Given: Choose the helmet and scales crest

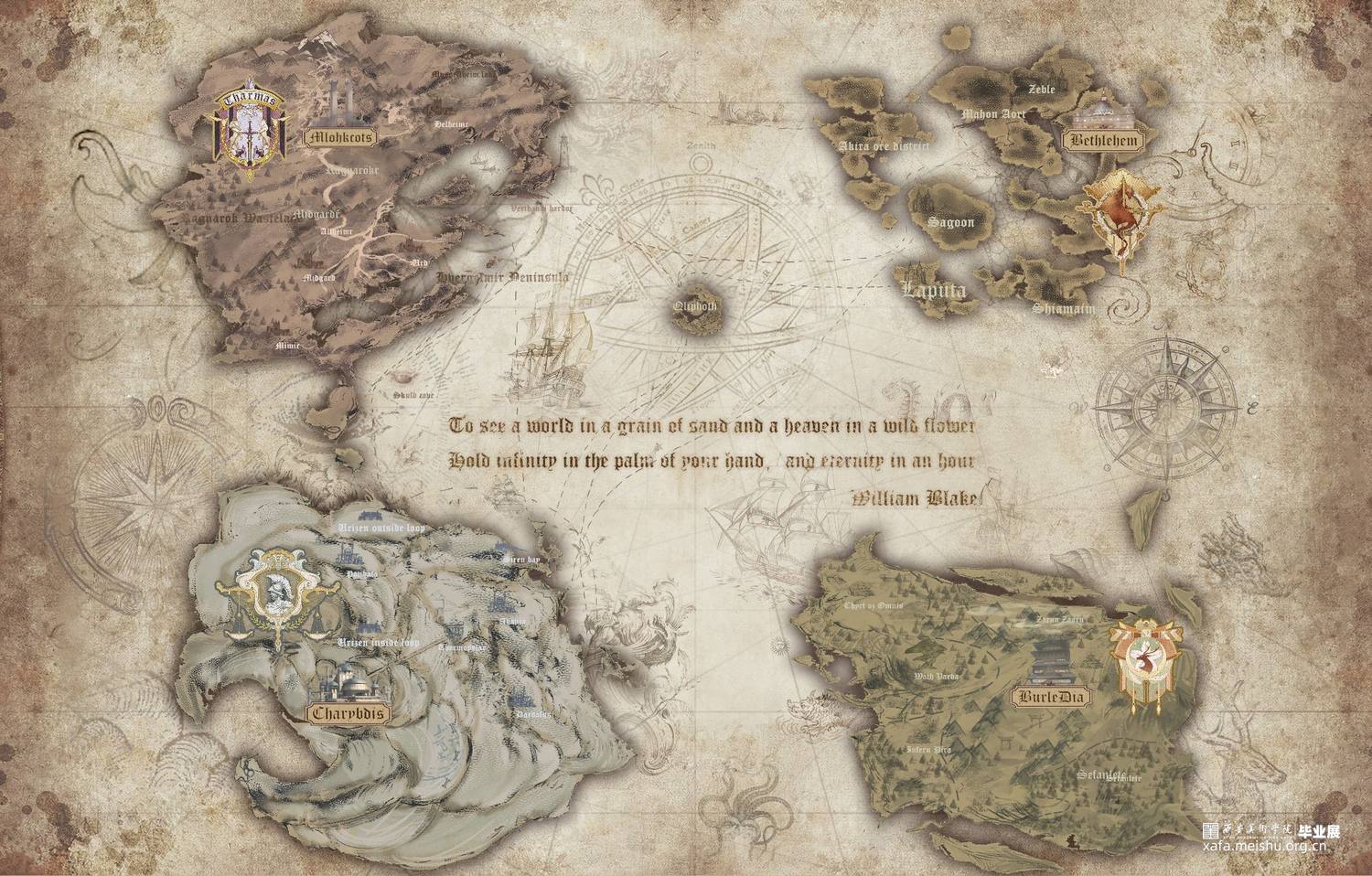Looking at the screenshot, I should point(275,594).
